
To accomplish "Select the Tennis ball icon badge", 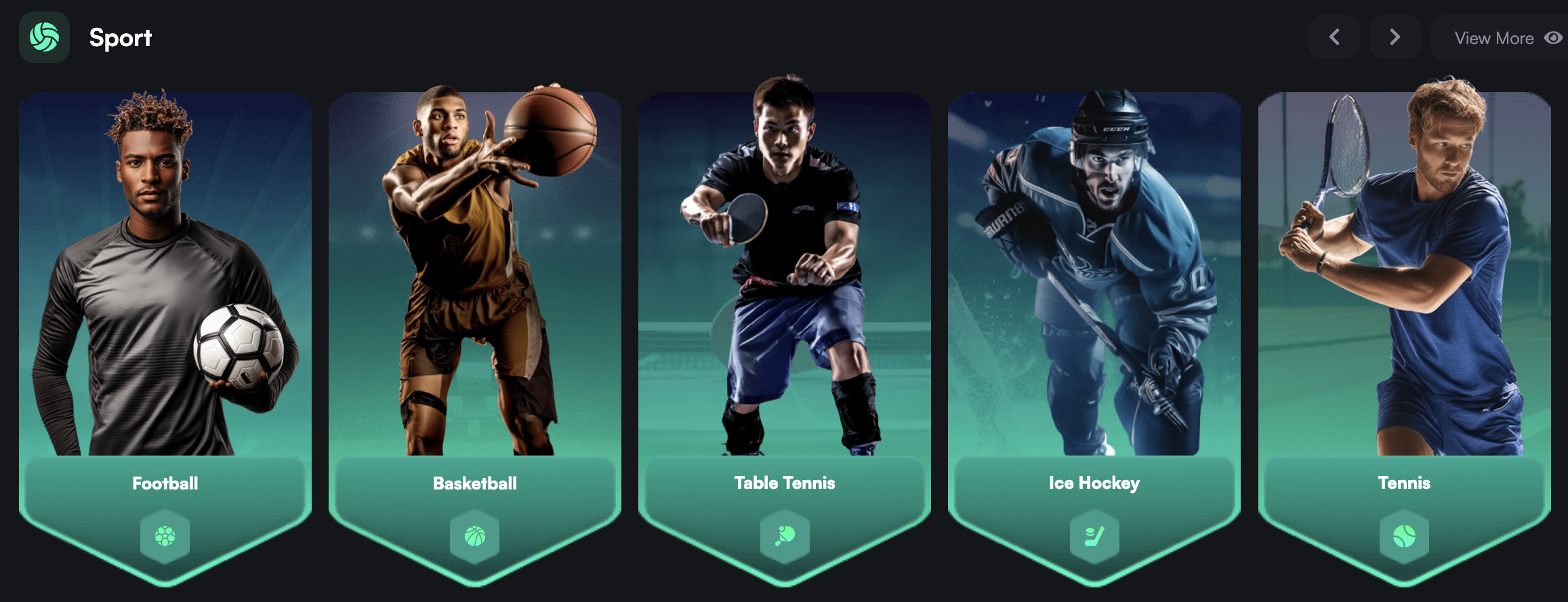I will tap(1405, 535).
